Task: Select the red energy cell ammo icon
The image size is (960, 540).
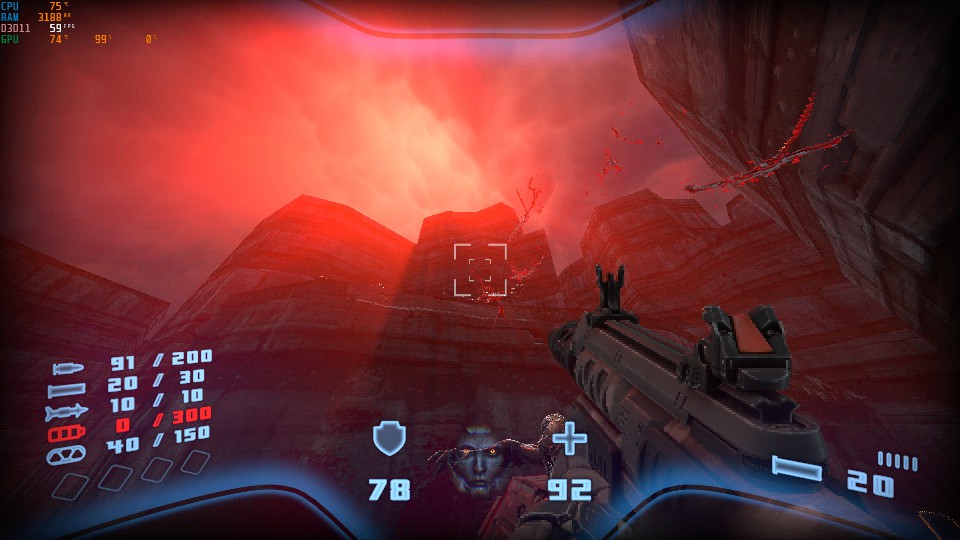Action: click(67, 433)
